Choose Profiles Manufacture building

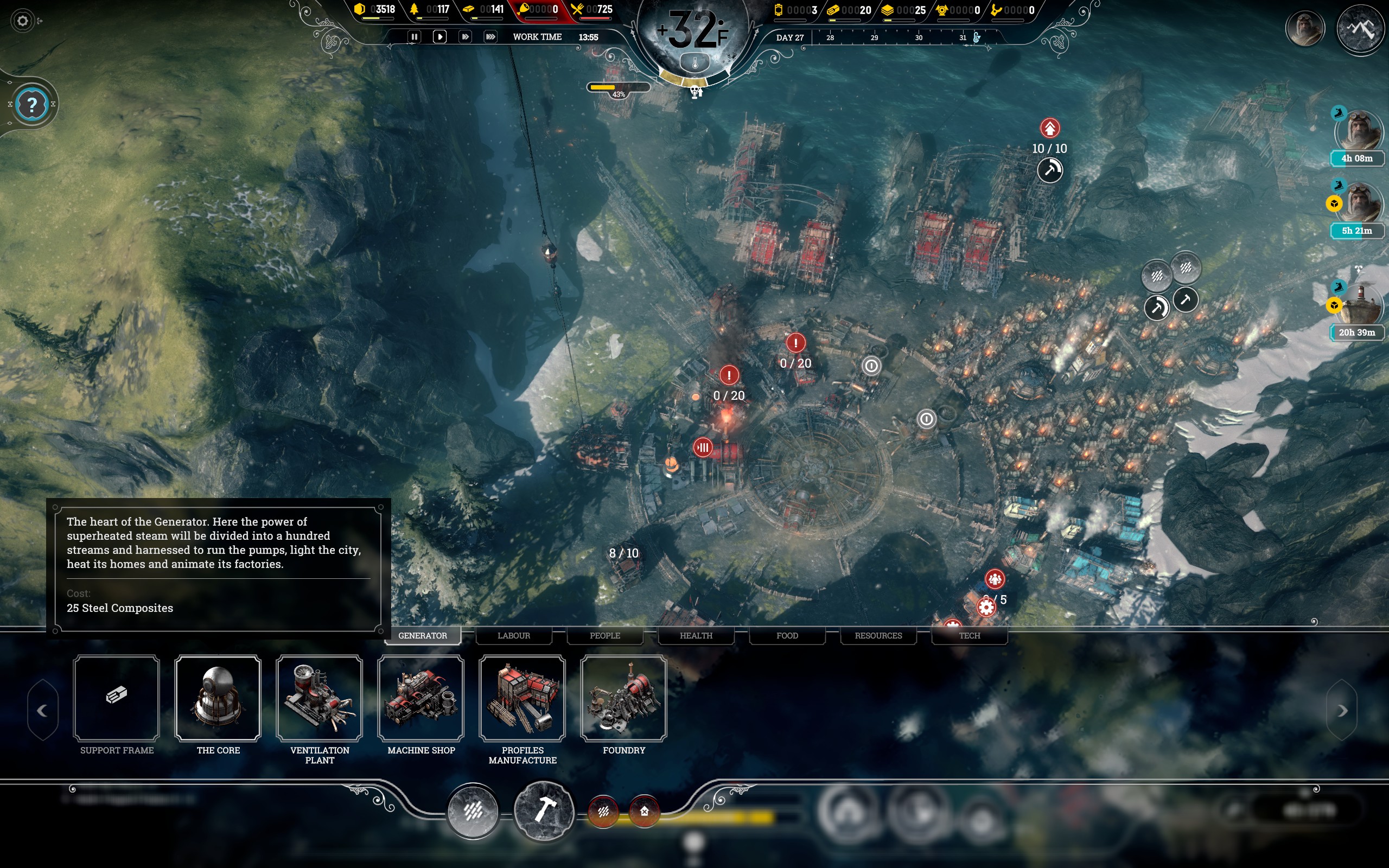(523, 698)
